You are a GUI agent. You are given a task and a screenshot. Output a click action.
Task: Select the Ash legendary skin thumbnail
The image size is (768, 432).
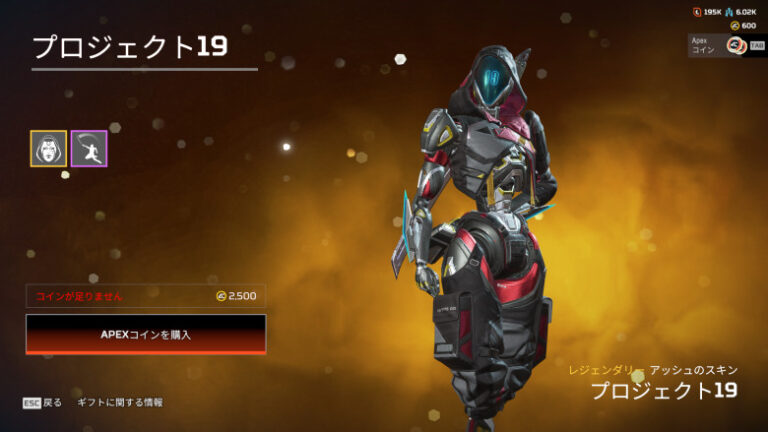click(x=48, y=148)
